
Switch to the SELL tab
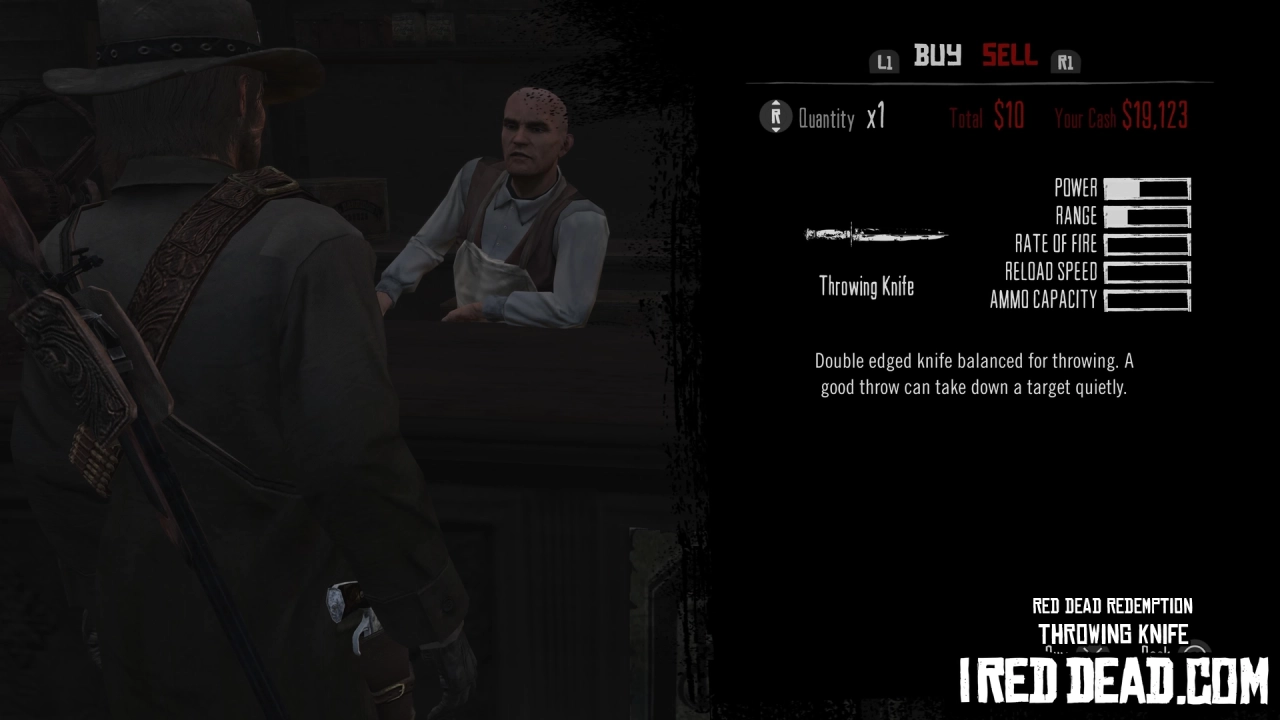[1009, 56]
